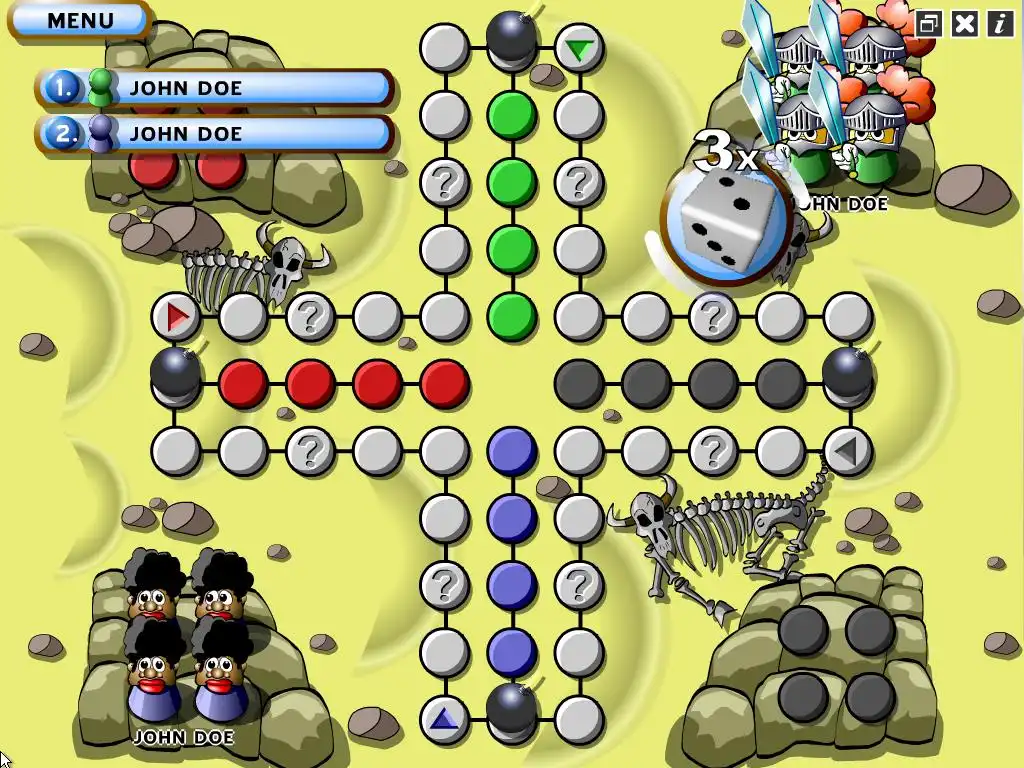This screenshot has width=1024, height=768.
Task: Pick the grey left-arrow start tile
Action: pos(846,451)
